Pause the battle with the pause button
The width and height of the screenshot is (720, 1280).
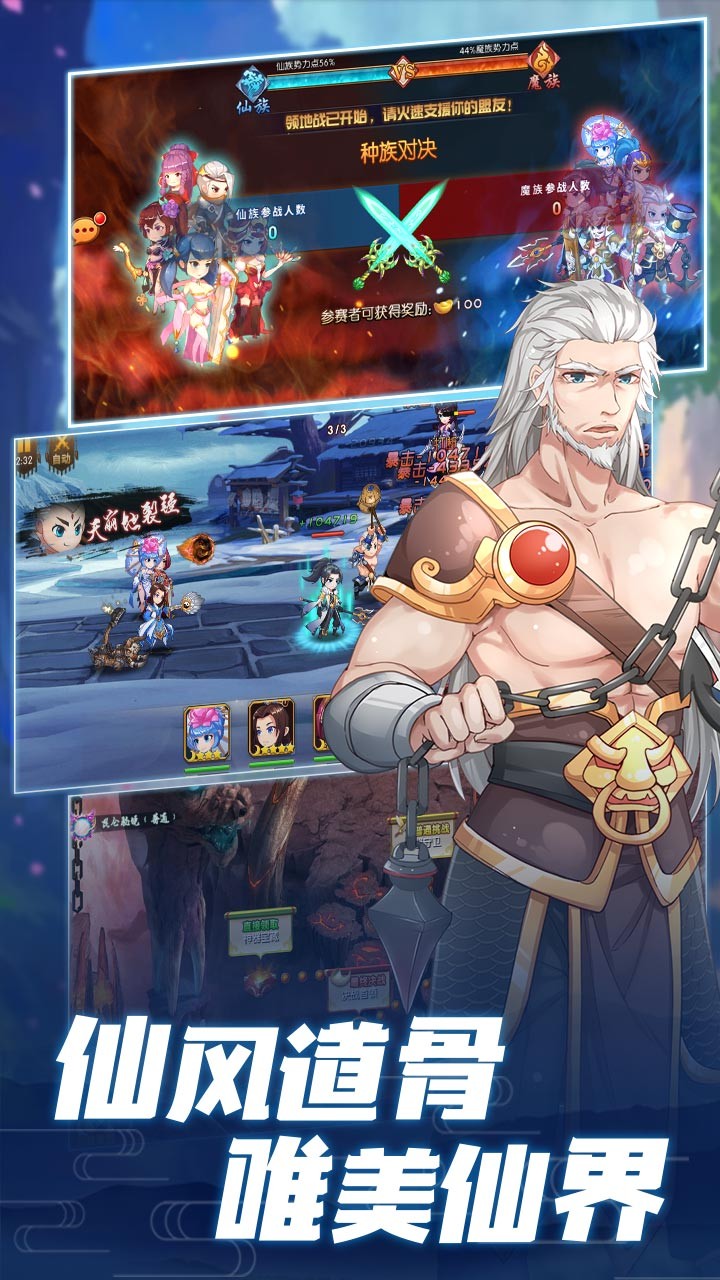(25, 449)
